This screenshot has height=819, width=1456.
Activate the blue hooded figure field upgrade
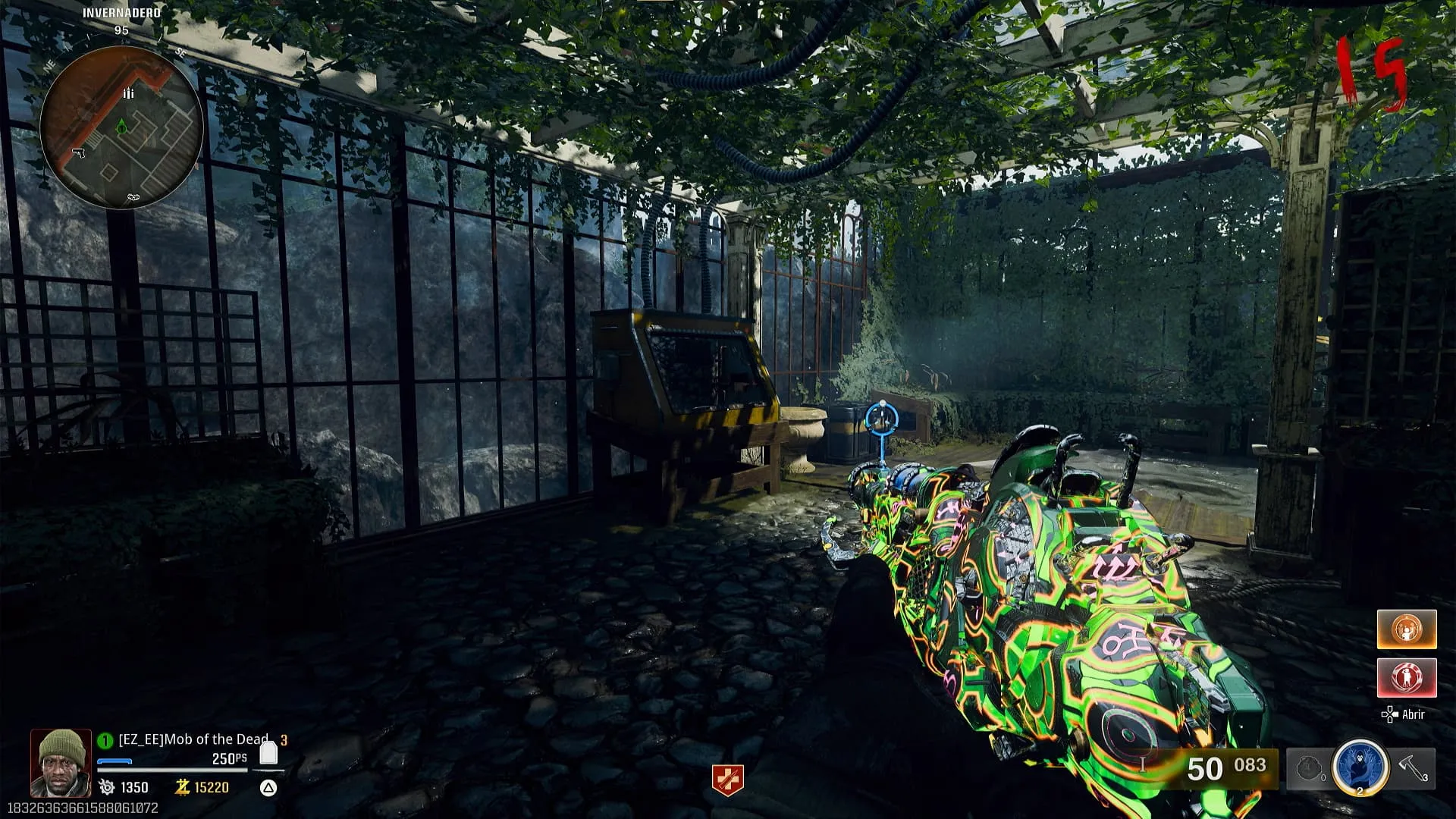tap(1360, 767)
